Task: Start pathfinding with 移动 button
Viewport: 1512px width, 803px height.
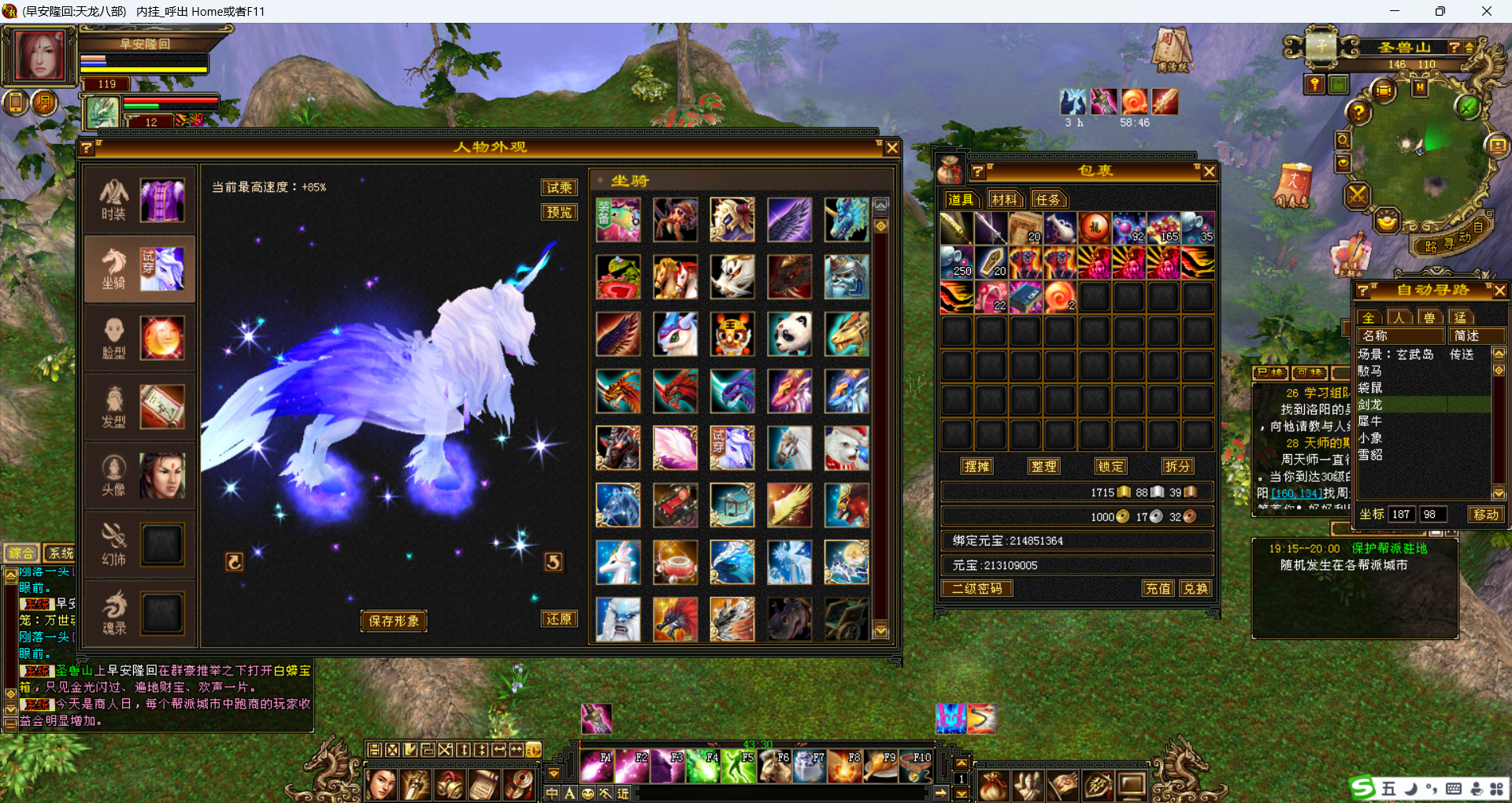Action: click(x=1487, y=514)
